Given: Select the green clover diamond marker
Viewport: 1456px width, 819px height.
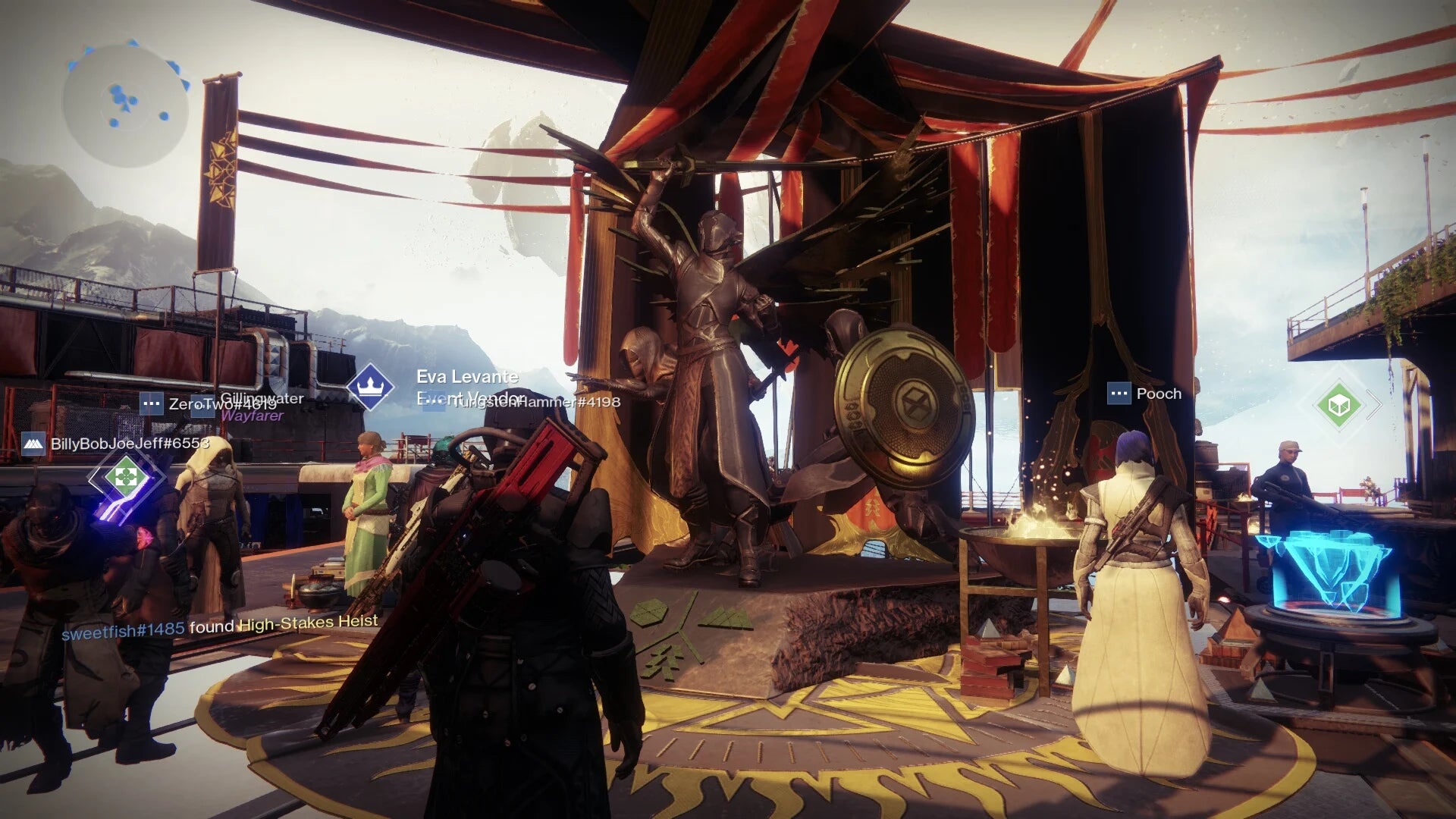Looking at the screenshot, I should [x=126, y=478].
